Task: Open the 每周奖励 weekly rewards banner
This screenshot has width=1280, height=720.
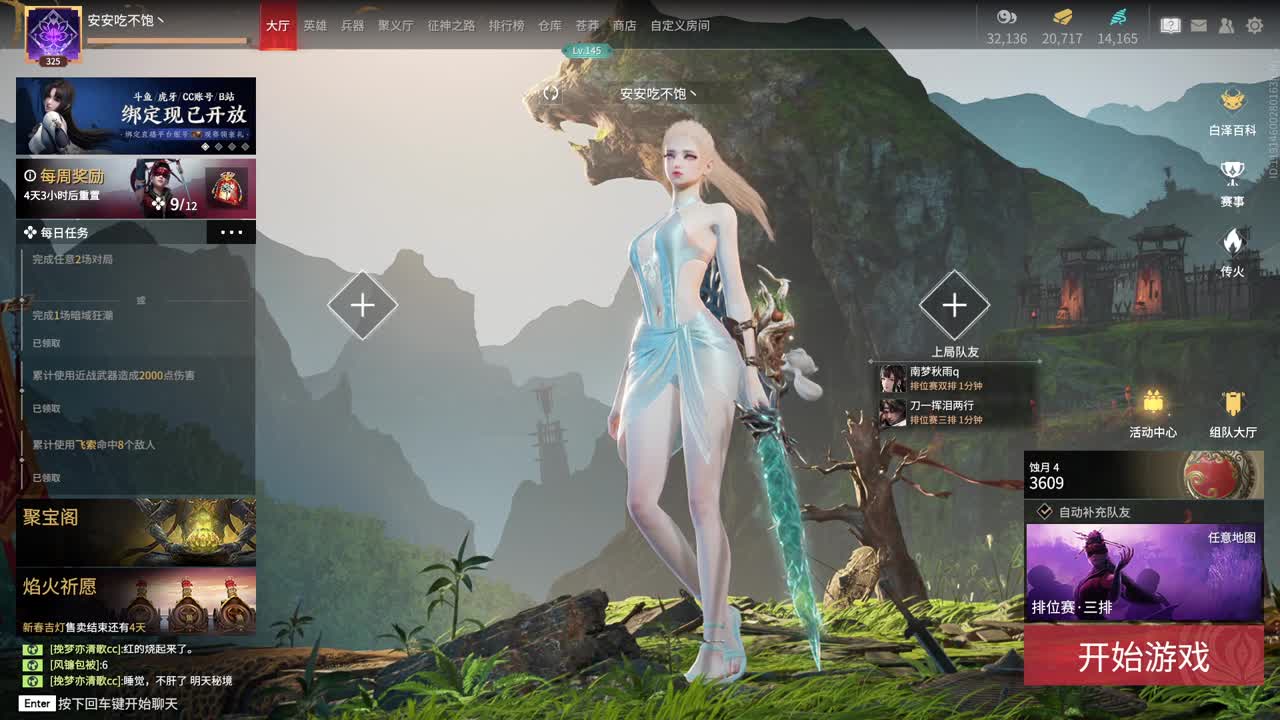Action: click(136, 188)
